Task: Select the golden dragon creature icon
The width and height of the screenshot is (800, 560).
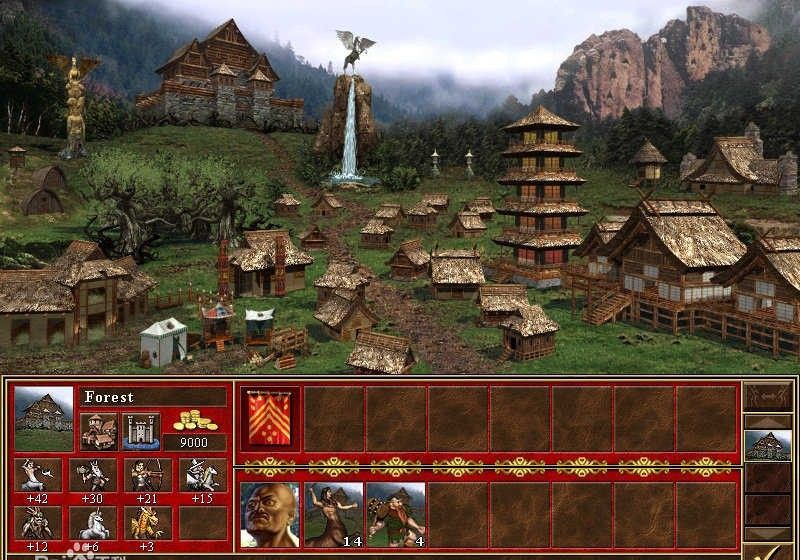Action: pyautogui.click(x=148, y=522)
